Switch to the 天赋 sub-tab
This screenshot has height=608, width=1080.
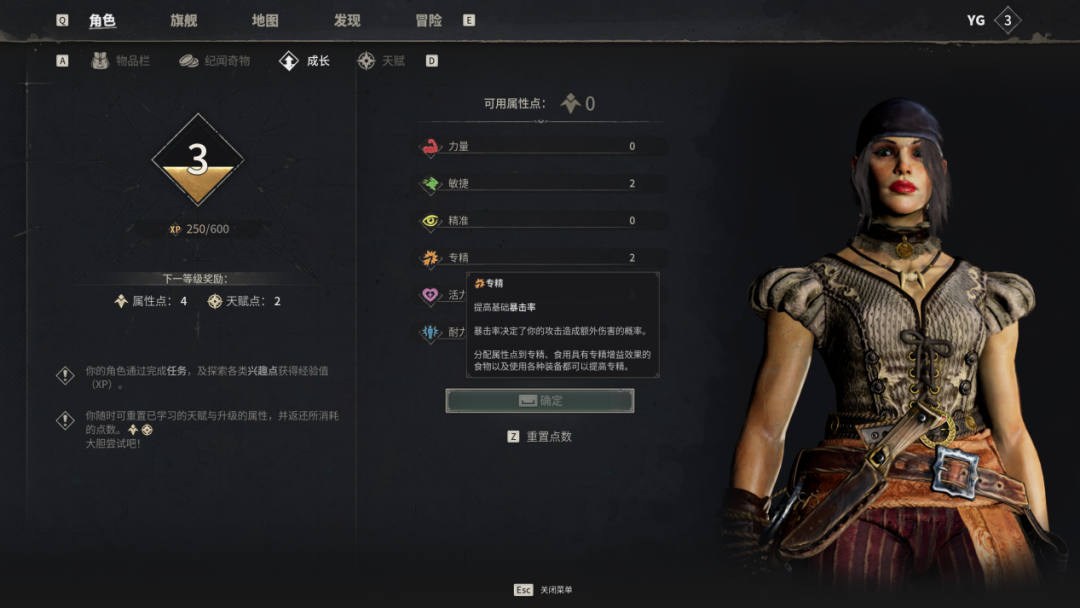[381, 61]
